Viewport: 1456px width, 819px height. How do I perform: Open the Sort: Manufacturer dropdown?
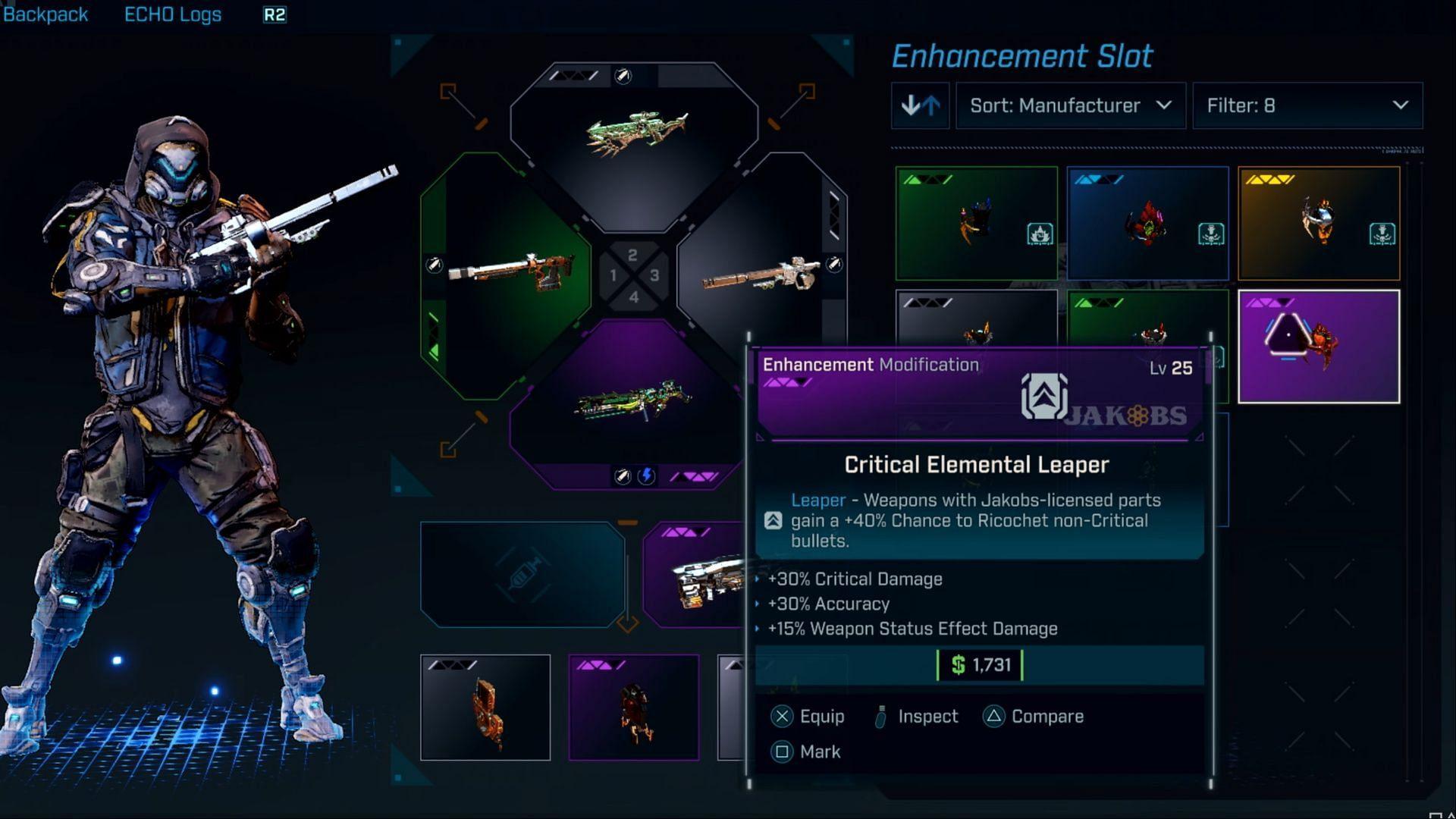point(1070,105)
